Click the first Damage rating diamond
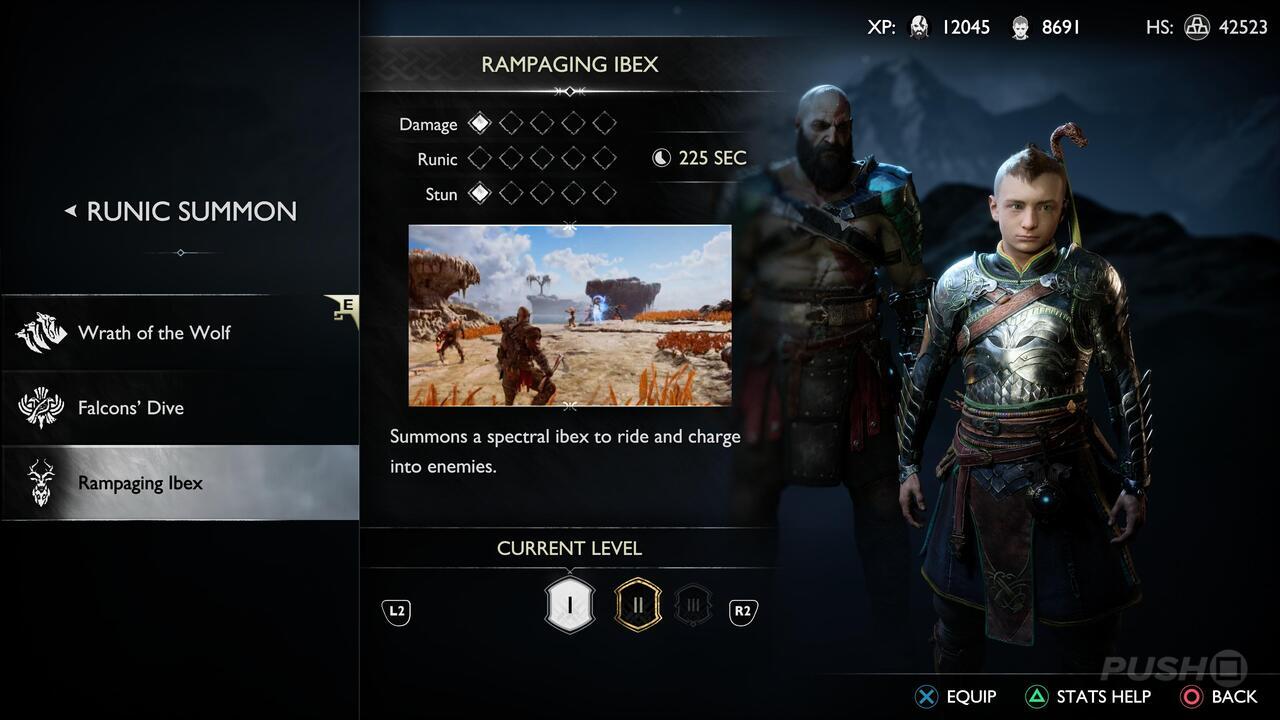1280x720 pixels. [479, 122]
